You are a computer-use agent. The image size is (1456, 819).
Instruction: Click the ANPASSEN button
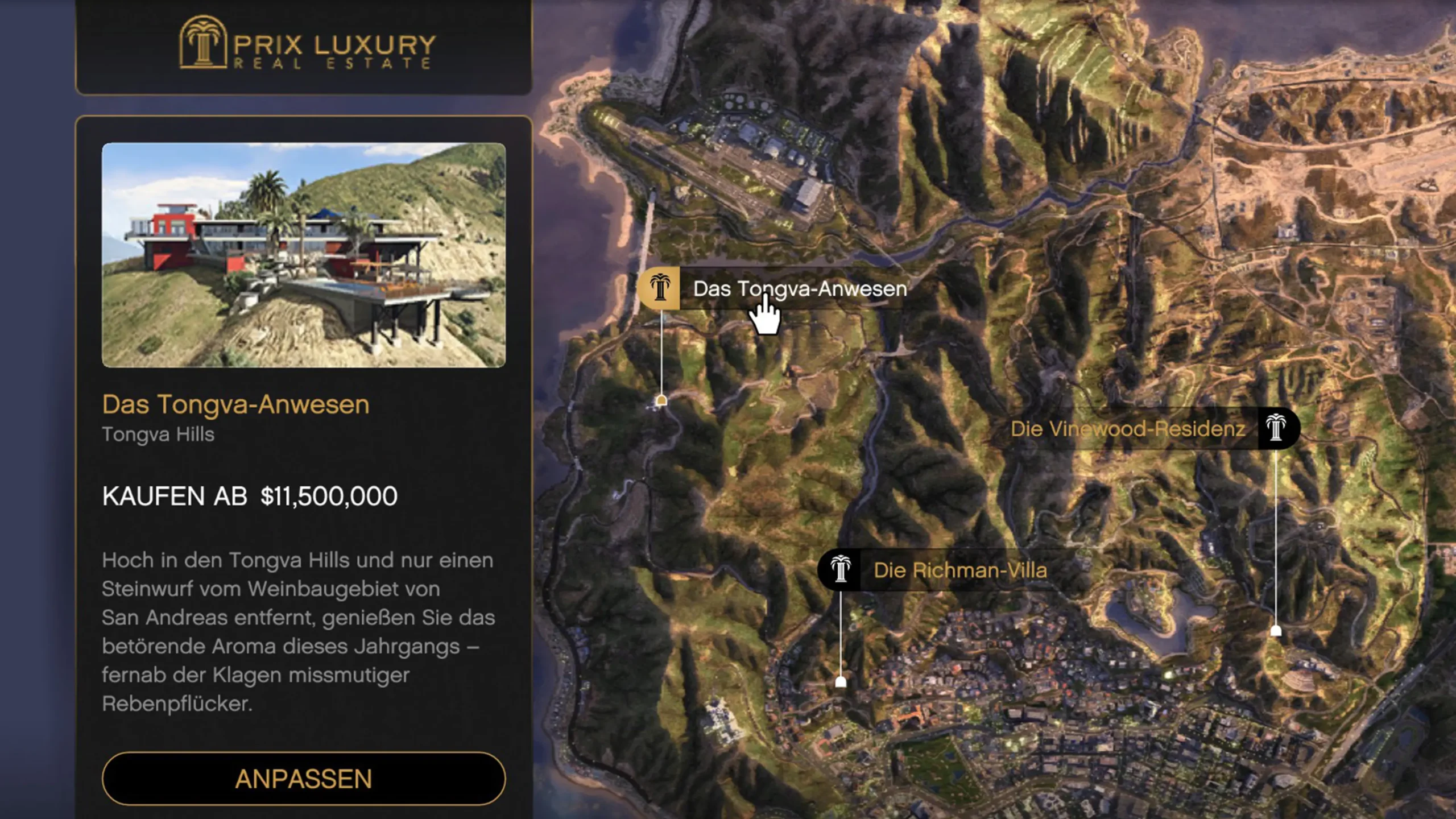coord(303,778)
